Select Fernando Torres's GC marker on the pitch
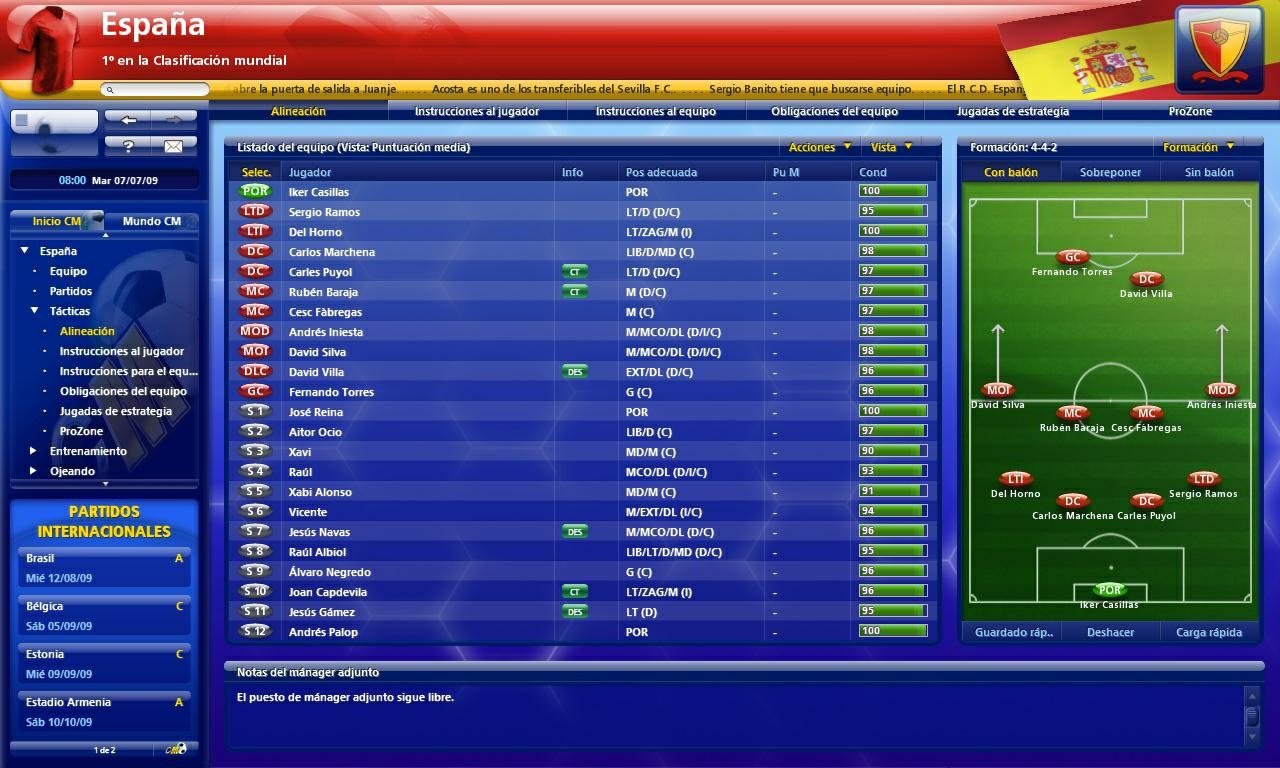Screen dimensions: 1280x768 (x=1071, y=257)
